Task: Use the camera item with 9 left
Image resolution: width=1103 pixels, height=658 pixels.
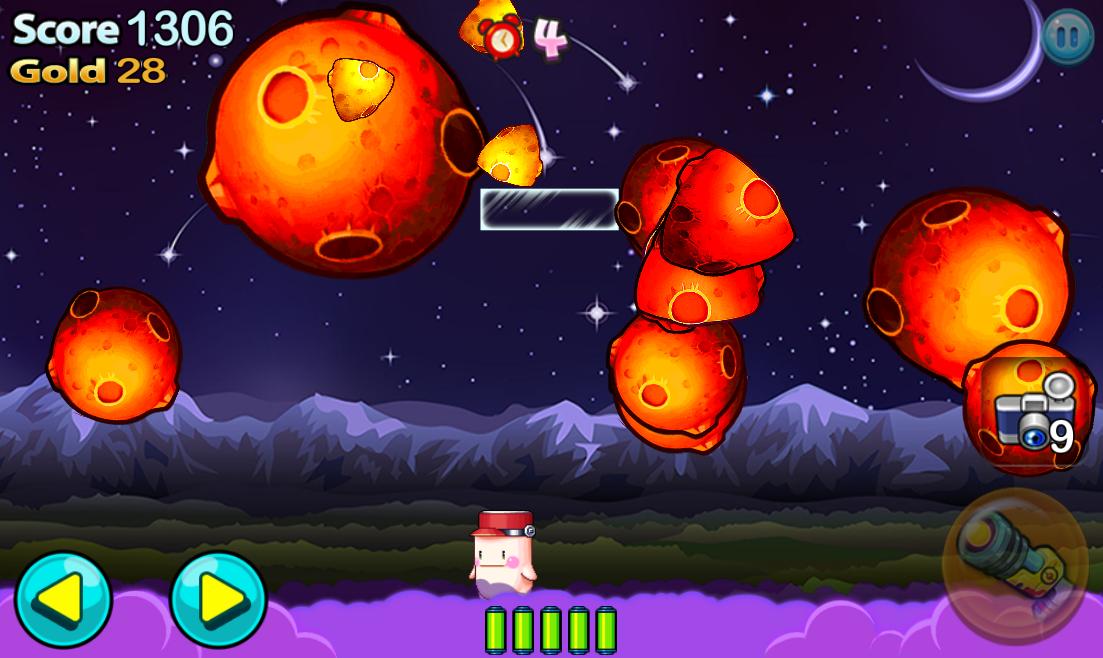Action: pyautogui.click(x=1030, y=412)
